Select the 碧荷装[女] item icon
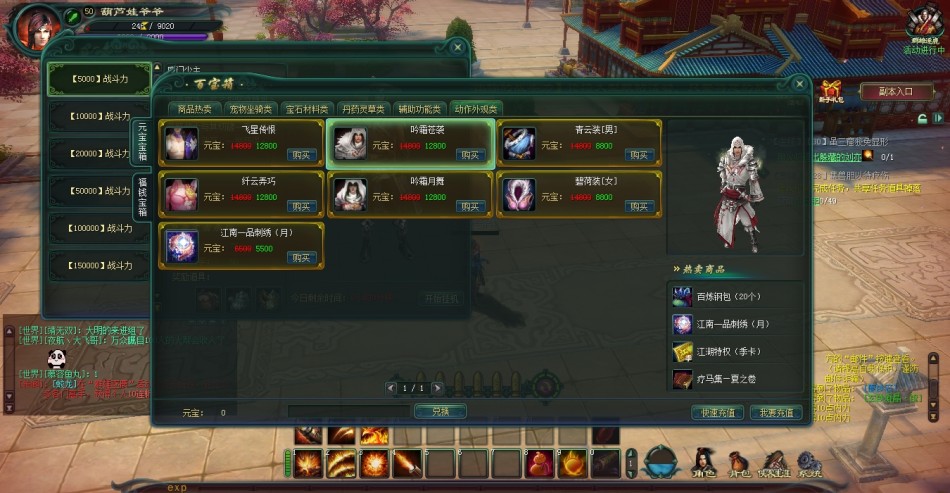This screenshot has height=493, width=950. point(519,194)
